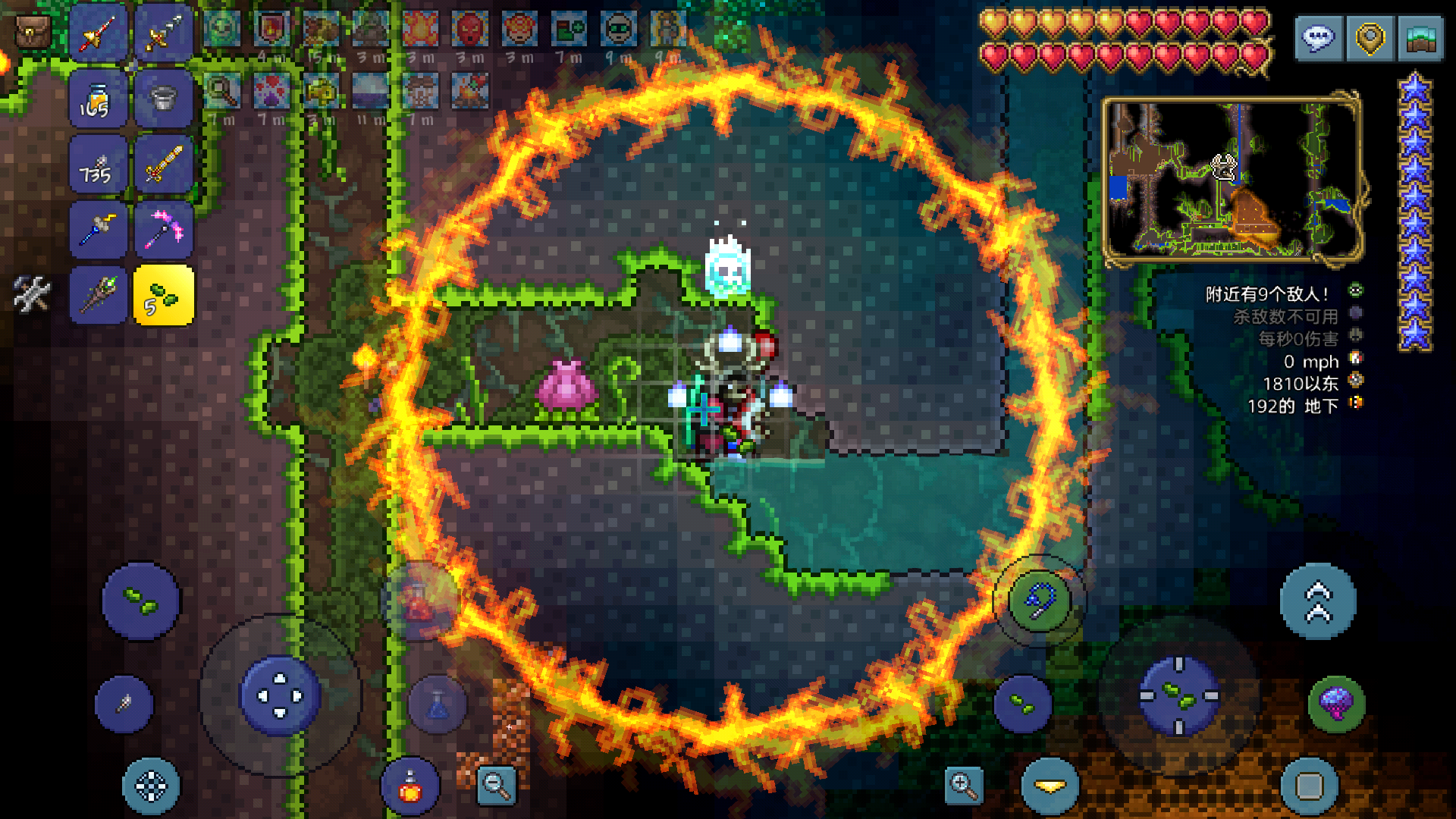Open the crossed wrench settings icon
Viewport: 1456px width, 819px height.
click(32, 293)
